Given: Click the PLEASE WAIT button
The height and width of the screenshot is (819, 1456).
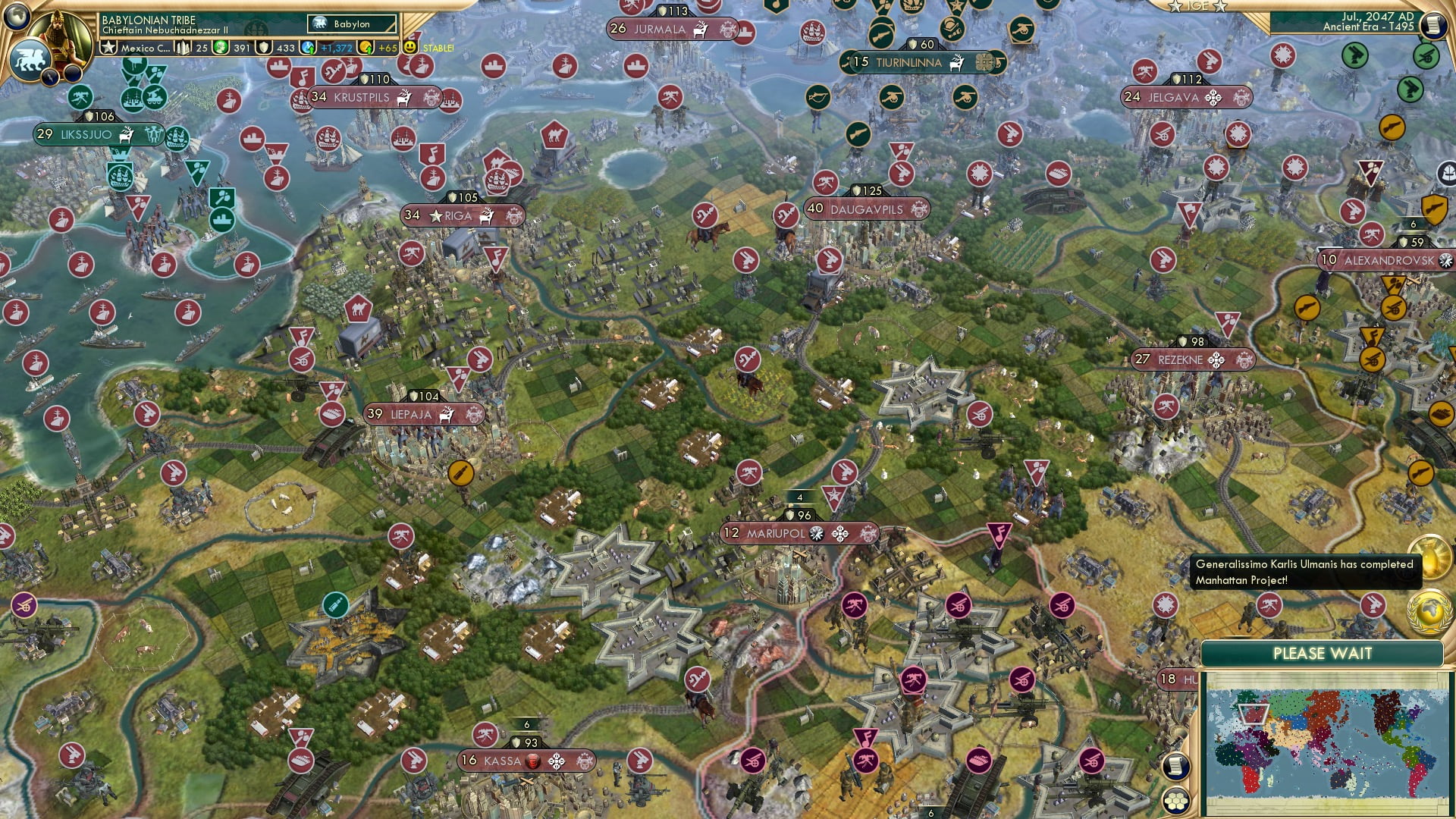Looking at the screenshot, I should [x=1323, y=653].
